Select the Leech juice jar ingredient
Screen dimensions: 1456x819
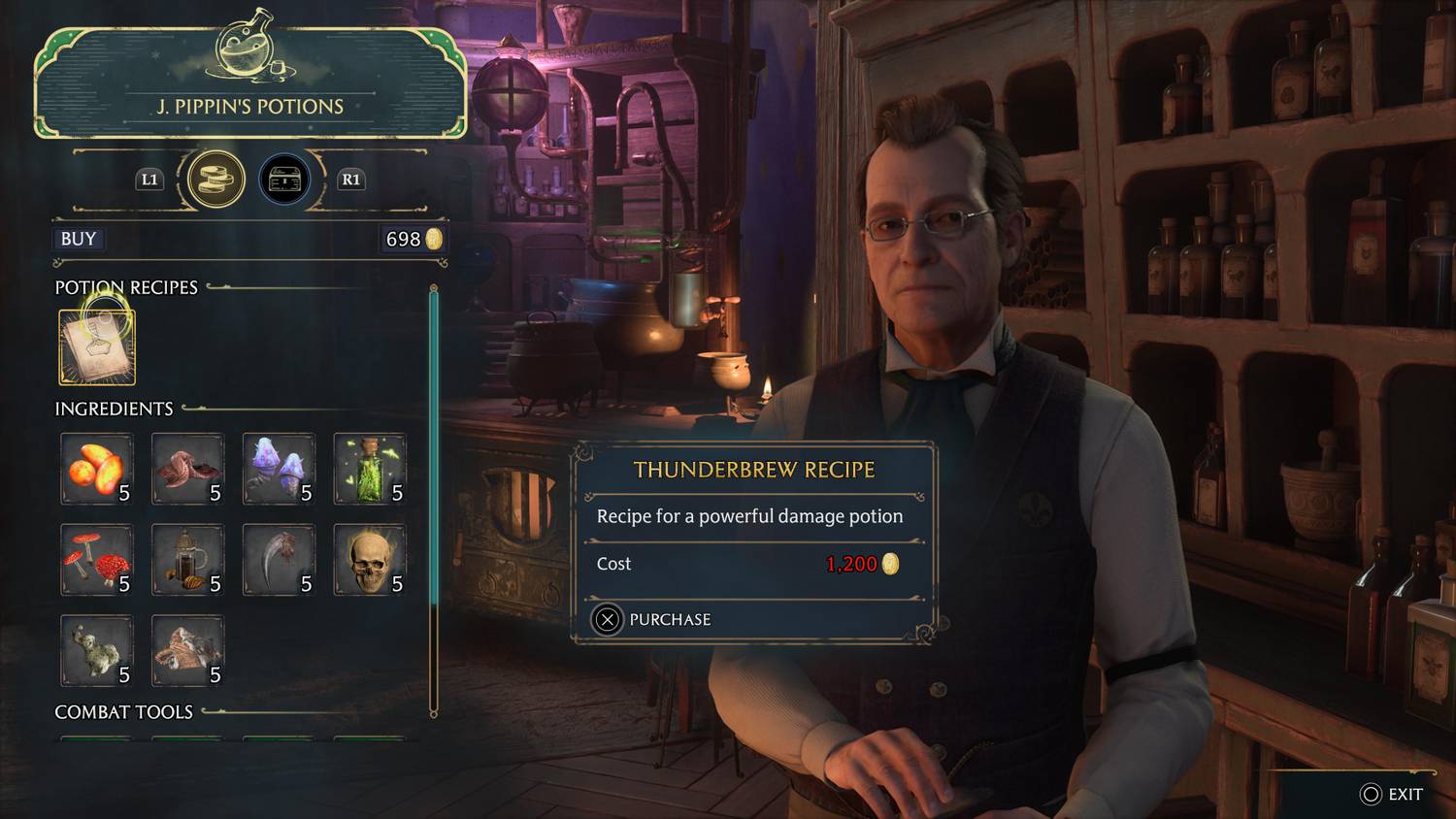tap(187, 560)
